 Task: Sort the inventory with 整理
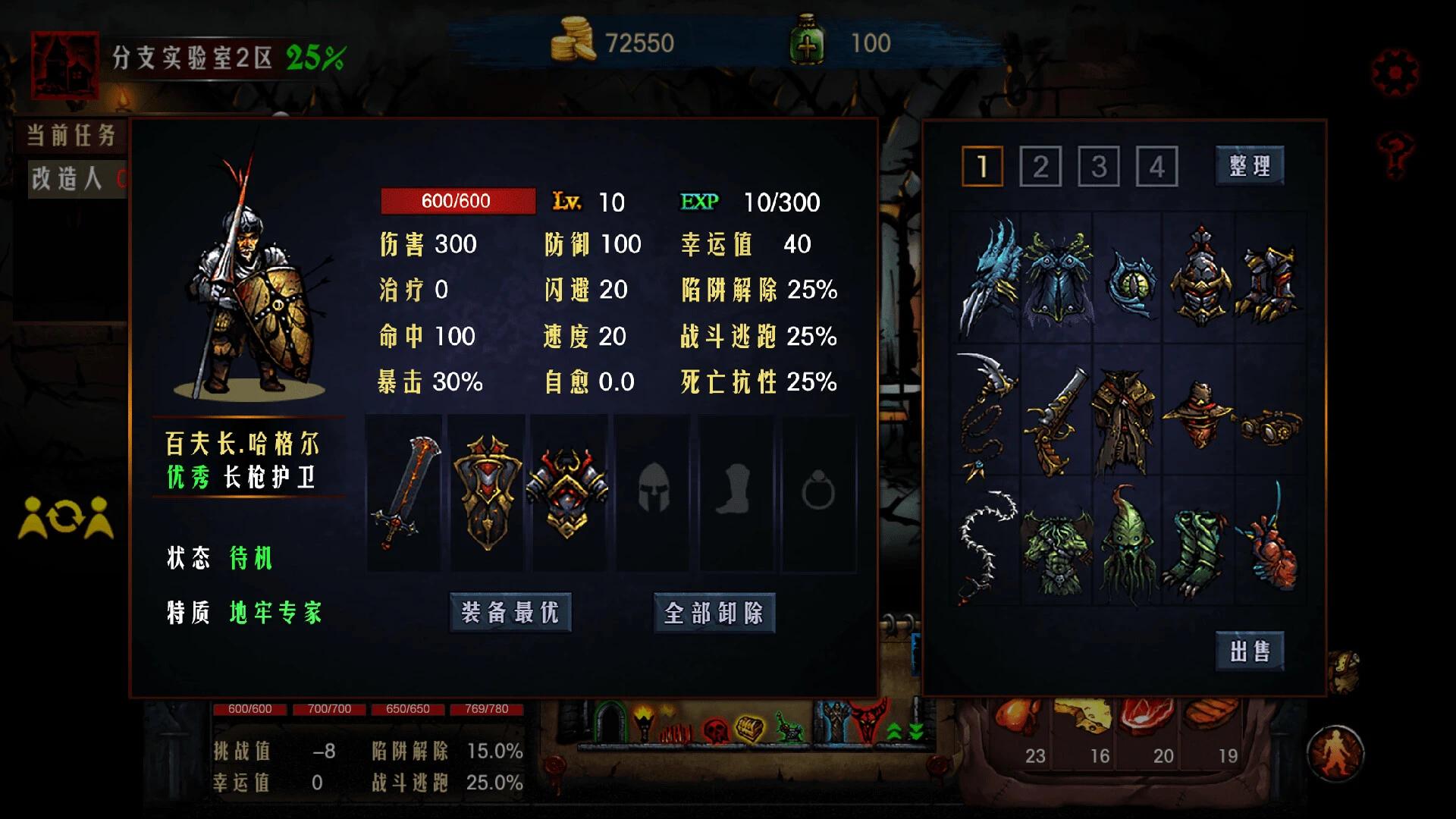1250,165
